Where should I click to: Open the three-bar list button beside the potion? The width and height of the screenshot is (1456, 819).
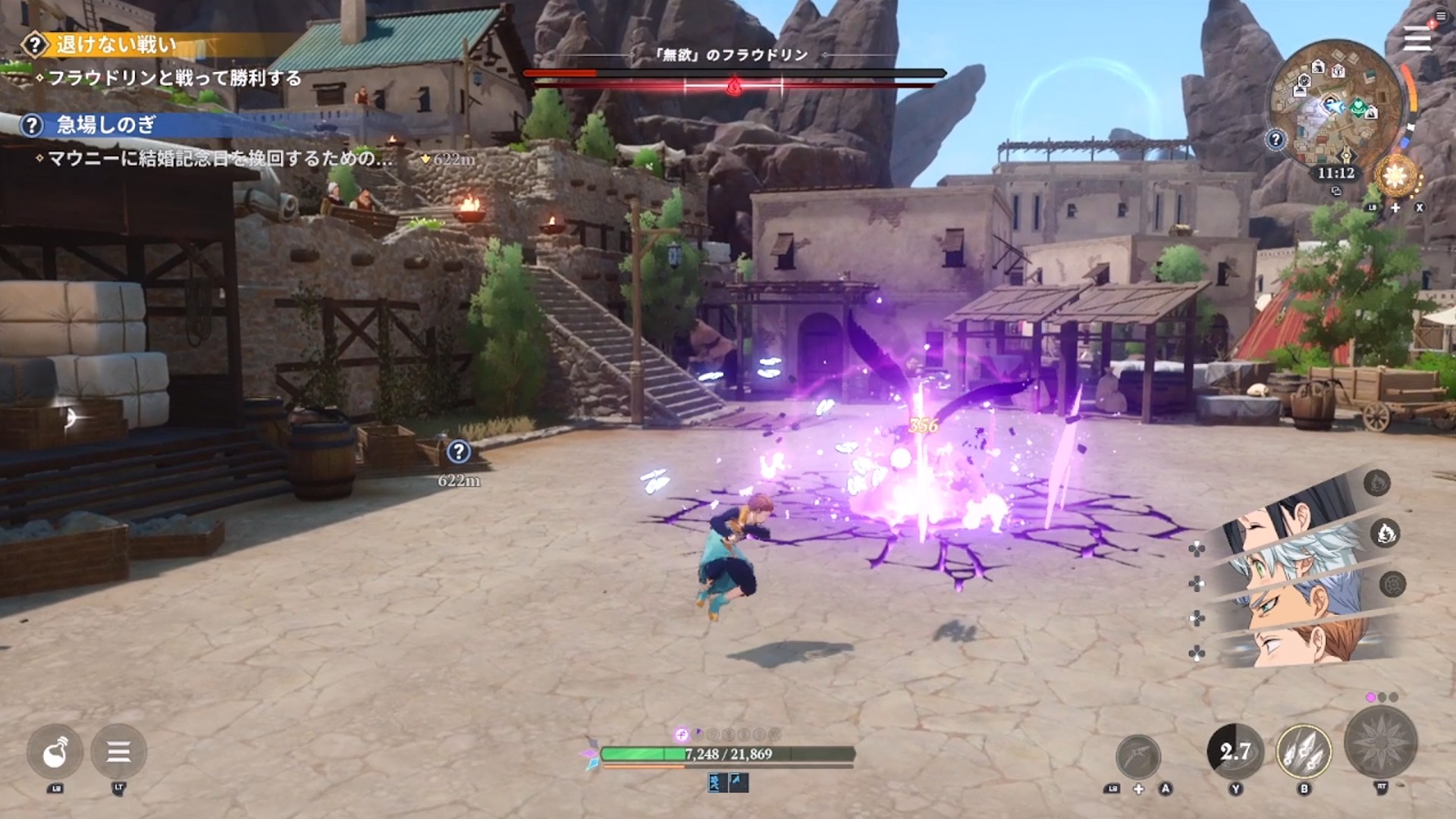[118, 752]
